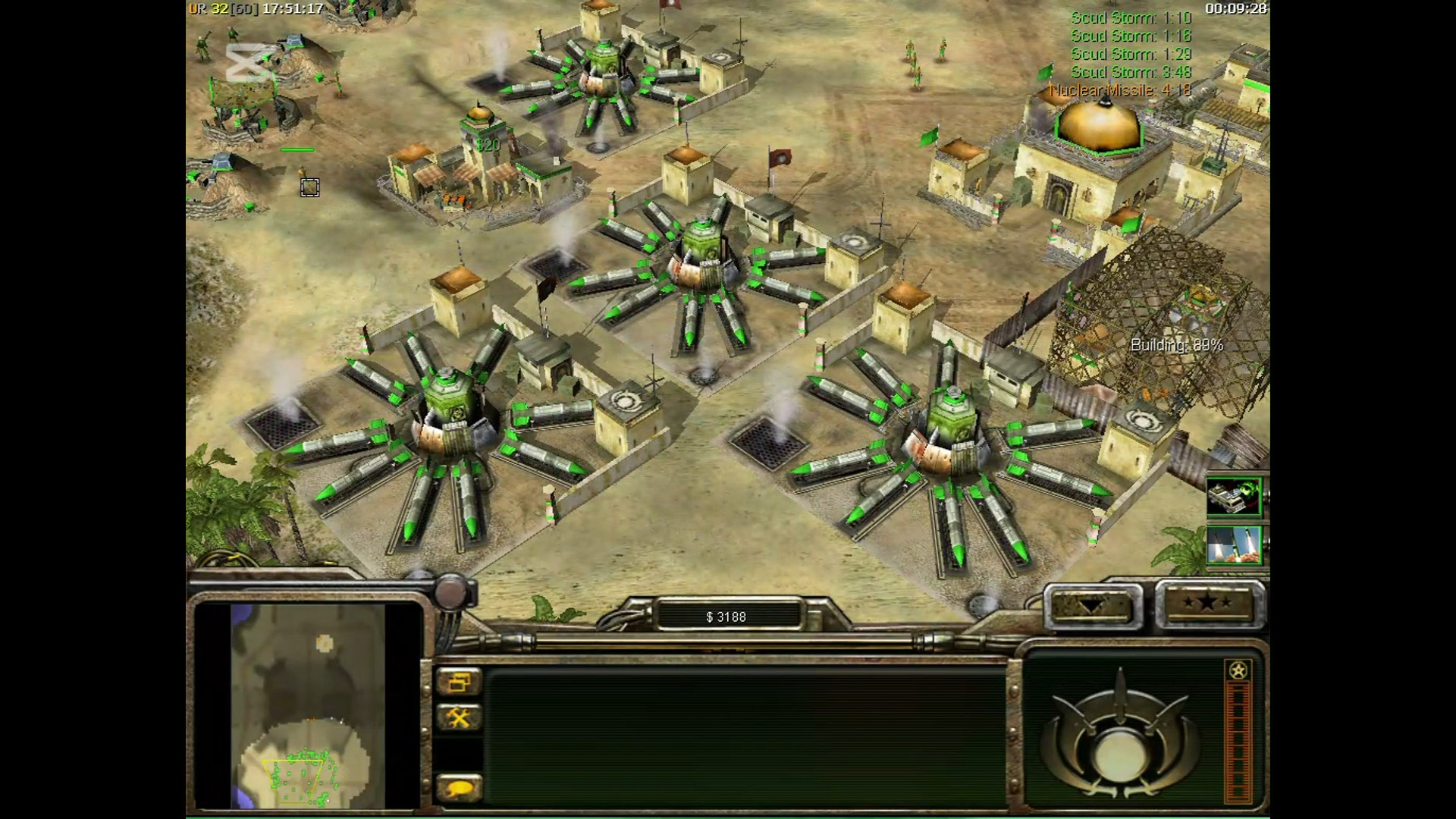Open the Generals Powers three-star button
This screenshot has width=1456, height=819.
point(1208,604)
